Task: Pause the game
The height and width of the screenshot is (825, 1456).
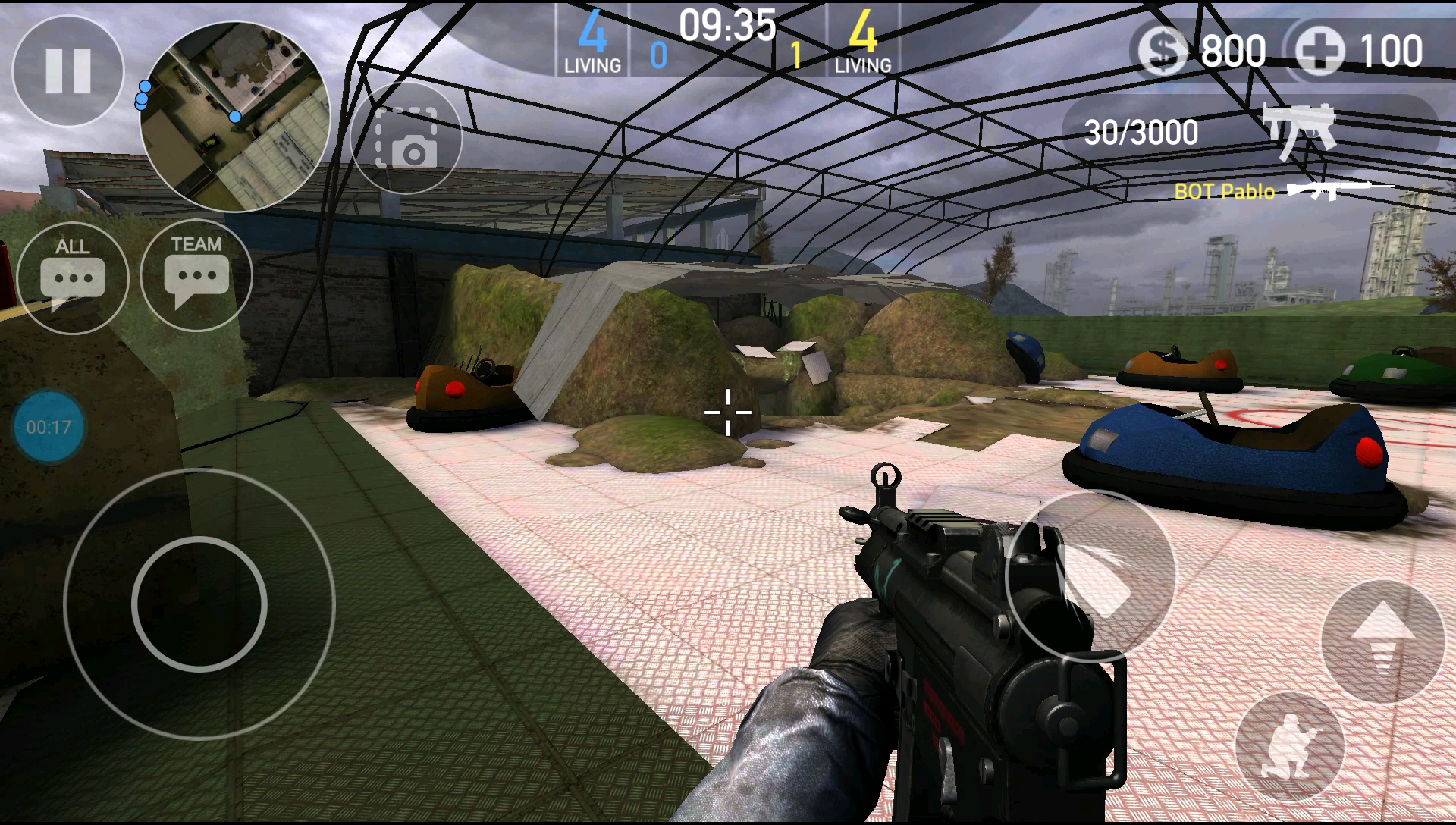Action: click(x=68, y=71)
